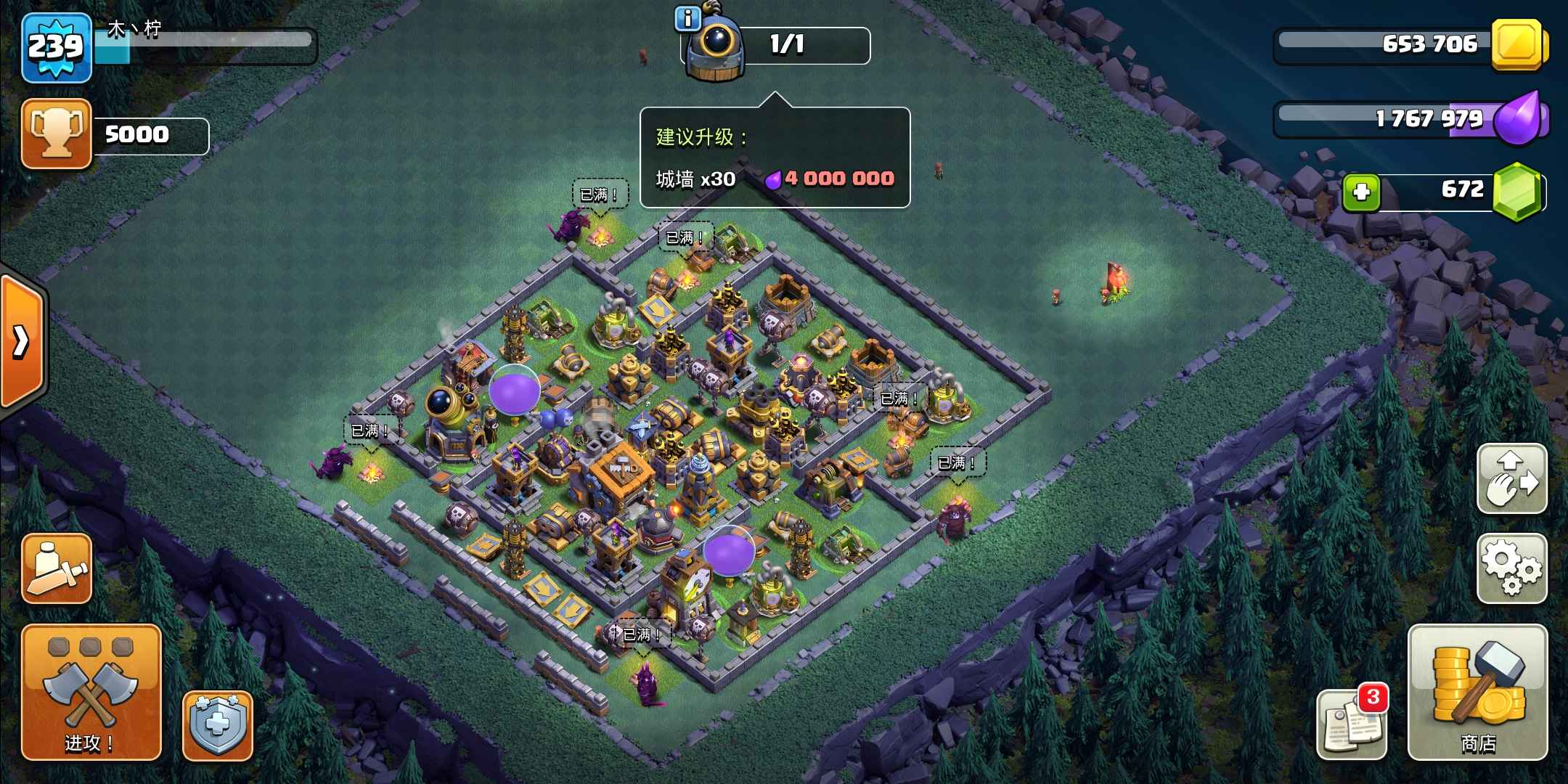Open the army sword and potion button
Screen dimensions: 1568x784
(x=57, y=568)
